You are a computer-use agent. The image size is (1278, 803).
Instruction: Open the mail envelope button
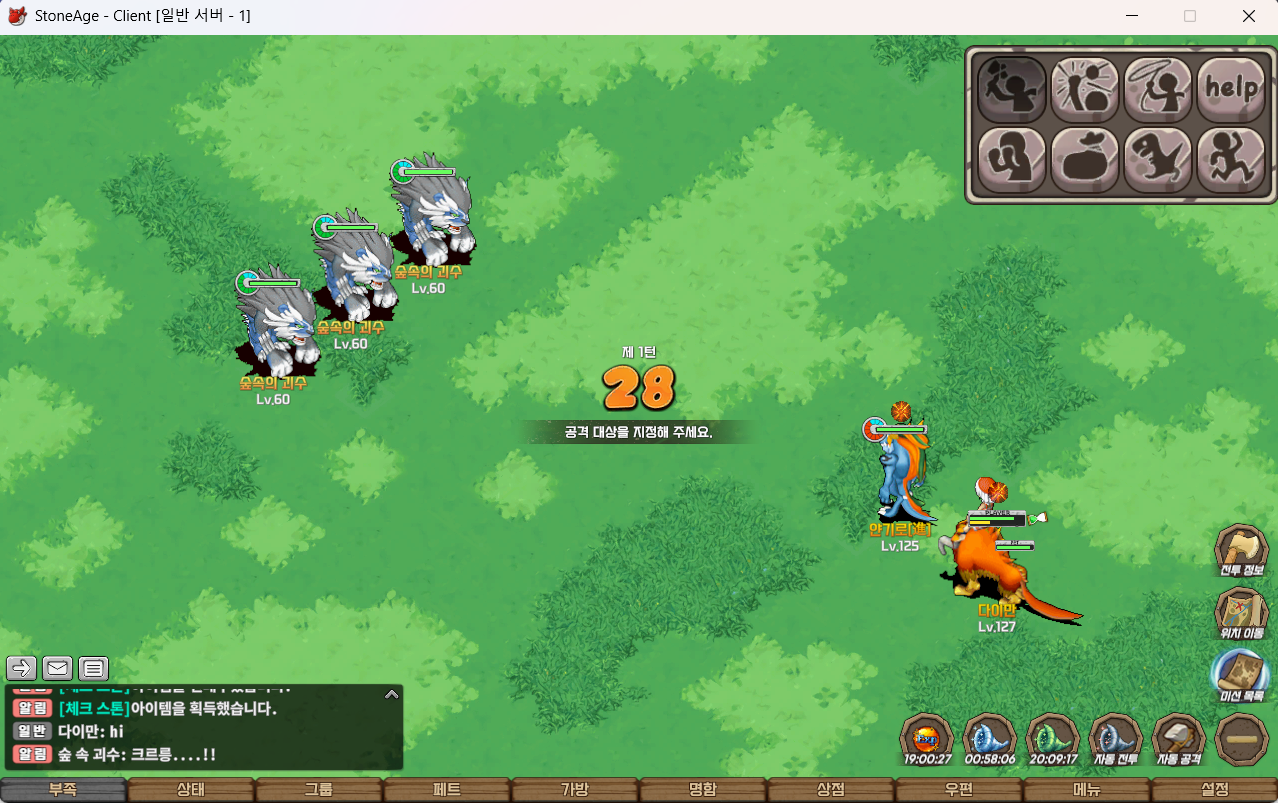[x=57, y=668]
